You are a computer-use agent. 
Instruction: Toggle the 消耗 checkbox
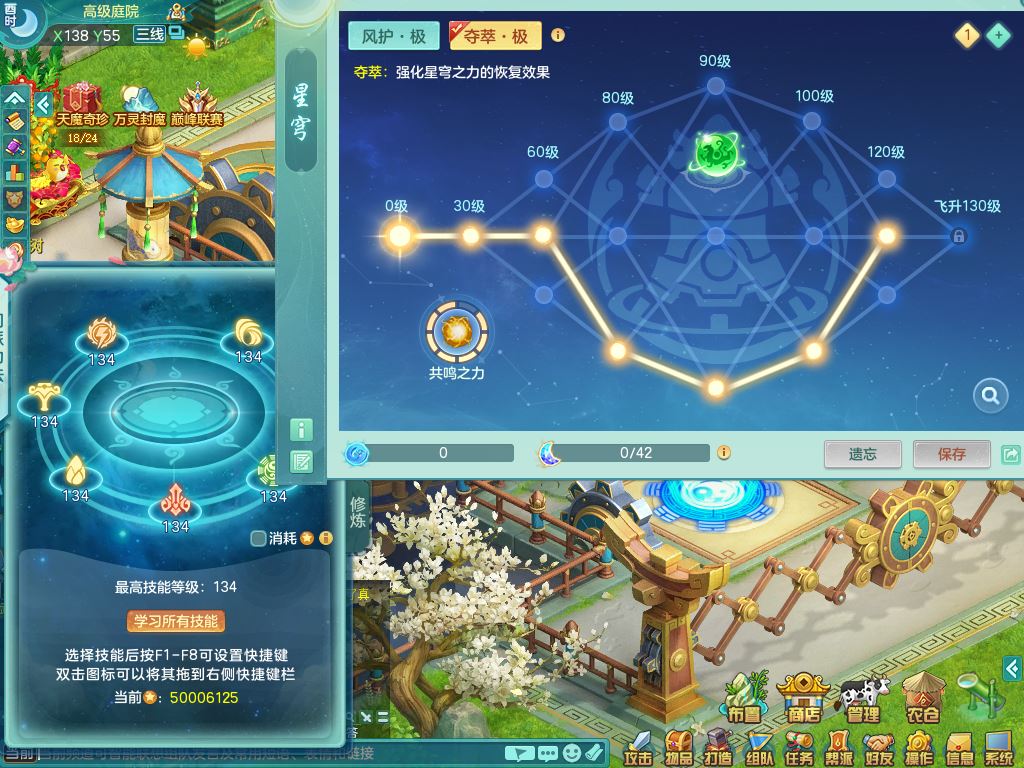coord(259,538)
